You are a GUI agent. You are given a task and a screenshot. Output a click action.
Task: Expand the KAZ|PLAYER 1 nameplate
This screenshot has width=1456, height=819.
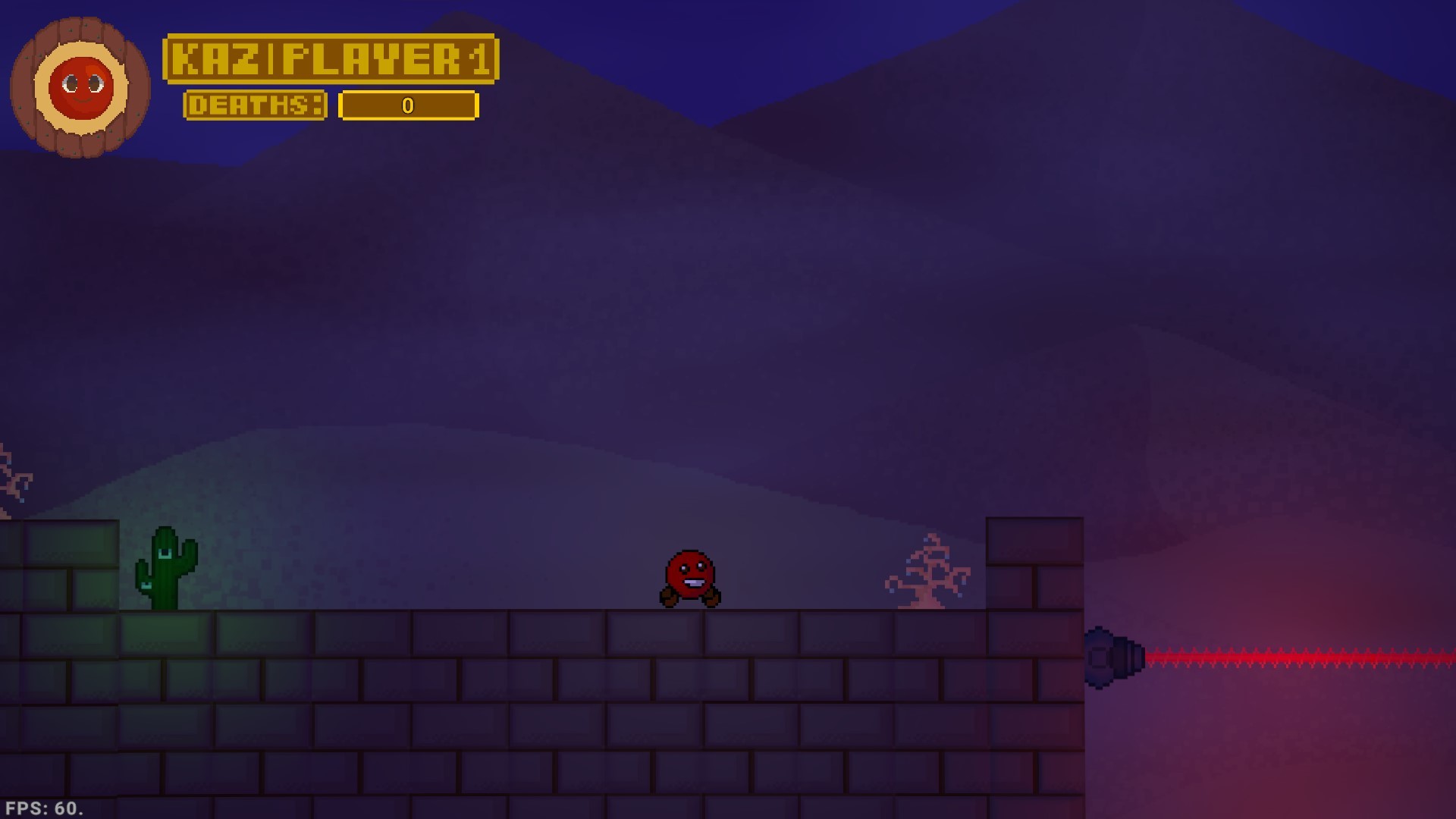click(x=332, y=58)
